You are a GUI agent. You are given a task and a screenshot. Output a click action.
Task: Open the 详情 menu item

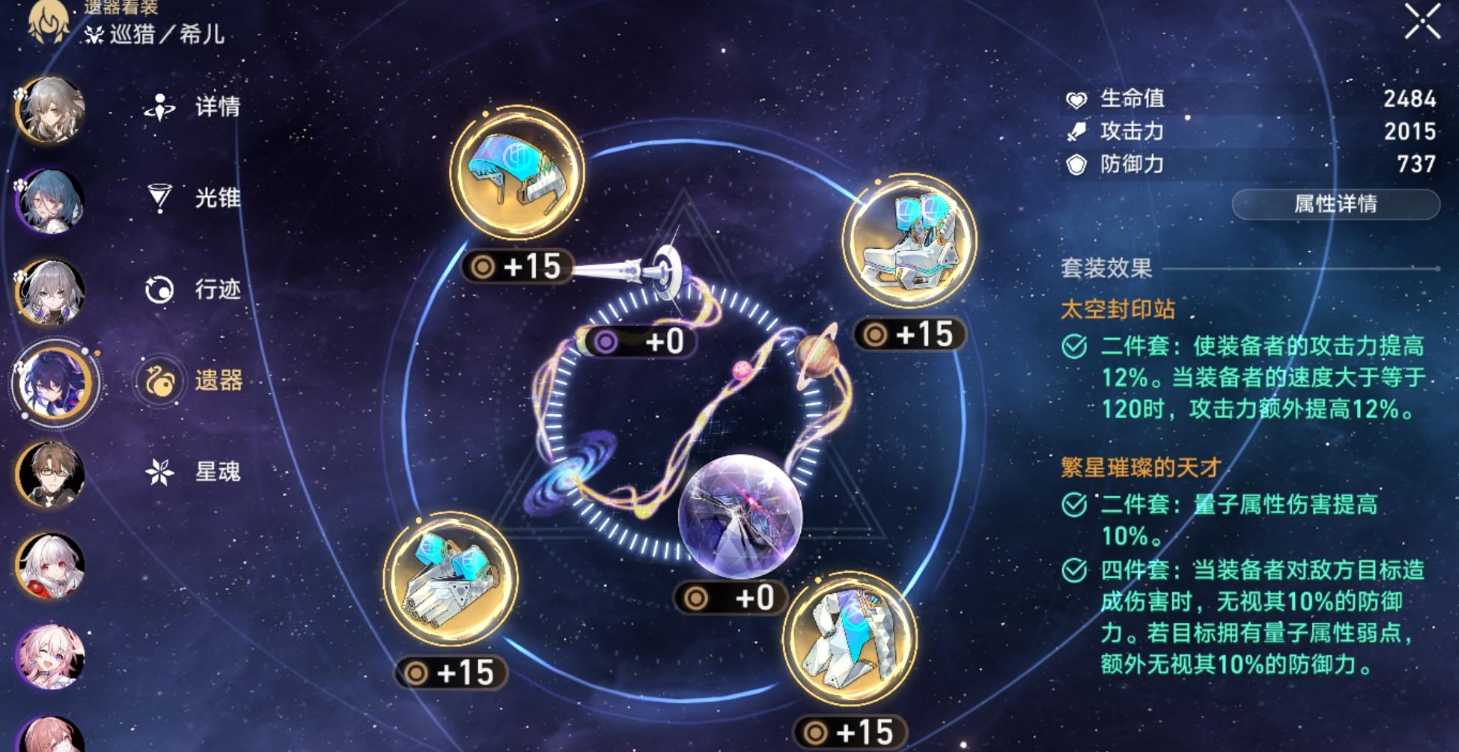tap(159, 107)
